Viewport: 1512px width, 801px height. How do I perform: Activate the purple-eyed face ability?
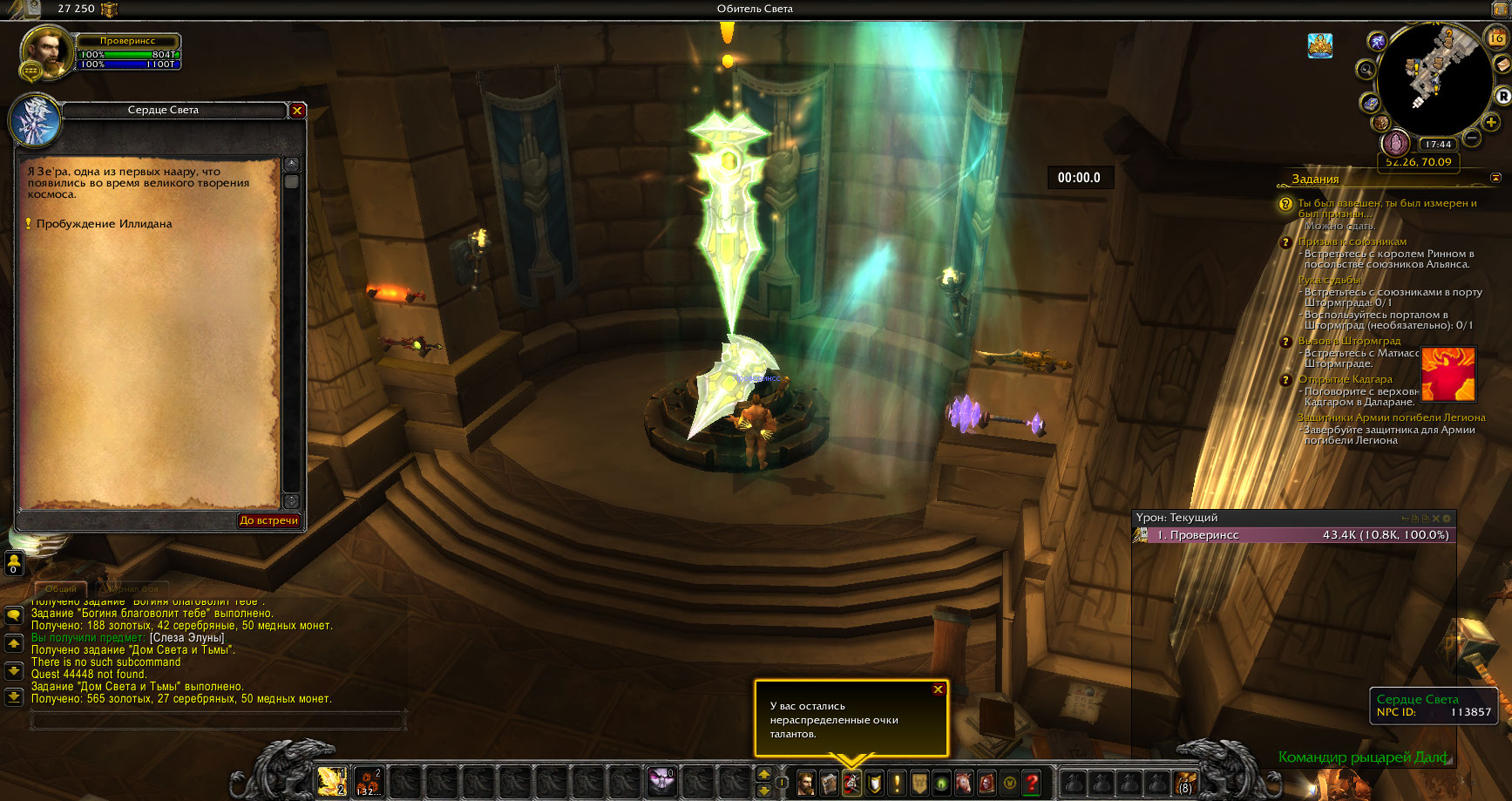click(661, 781)
